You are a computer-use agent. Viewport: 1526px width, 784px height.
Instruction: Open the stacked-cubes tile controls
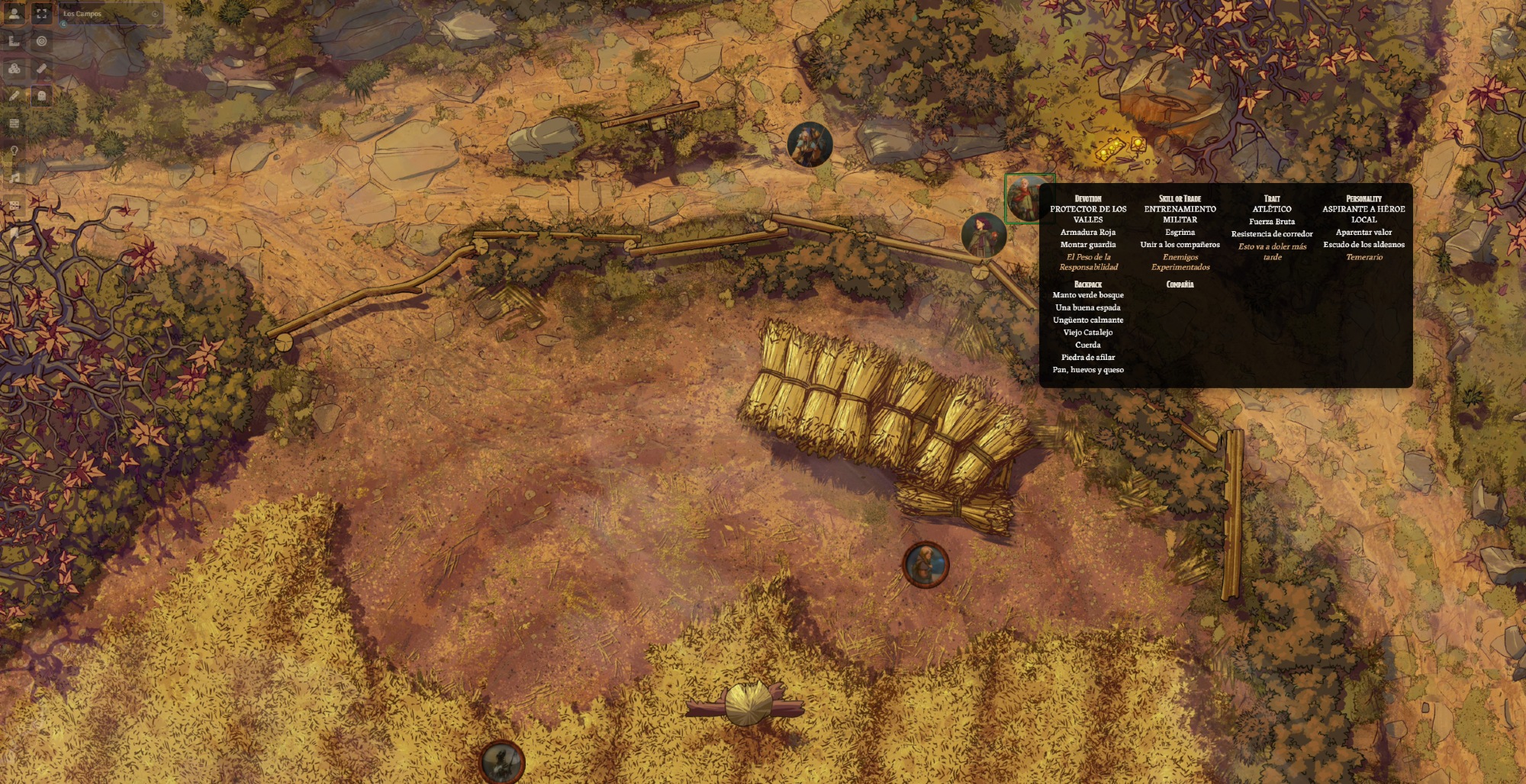[x=14, y=69]
